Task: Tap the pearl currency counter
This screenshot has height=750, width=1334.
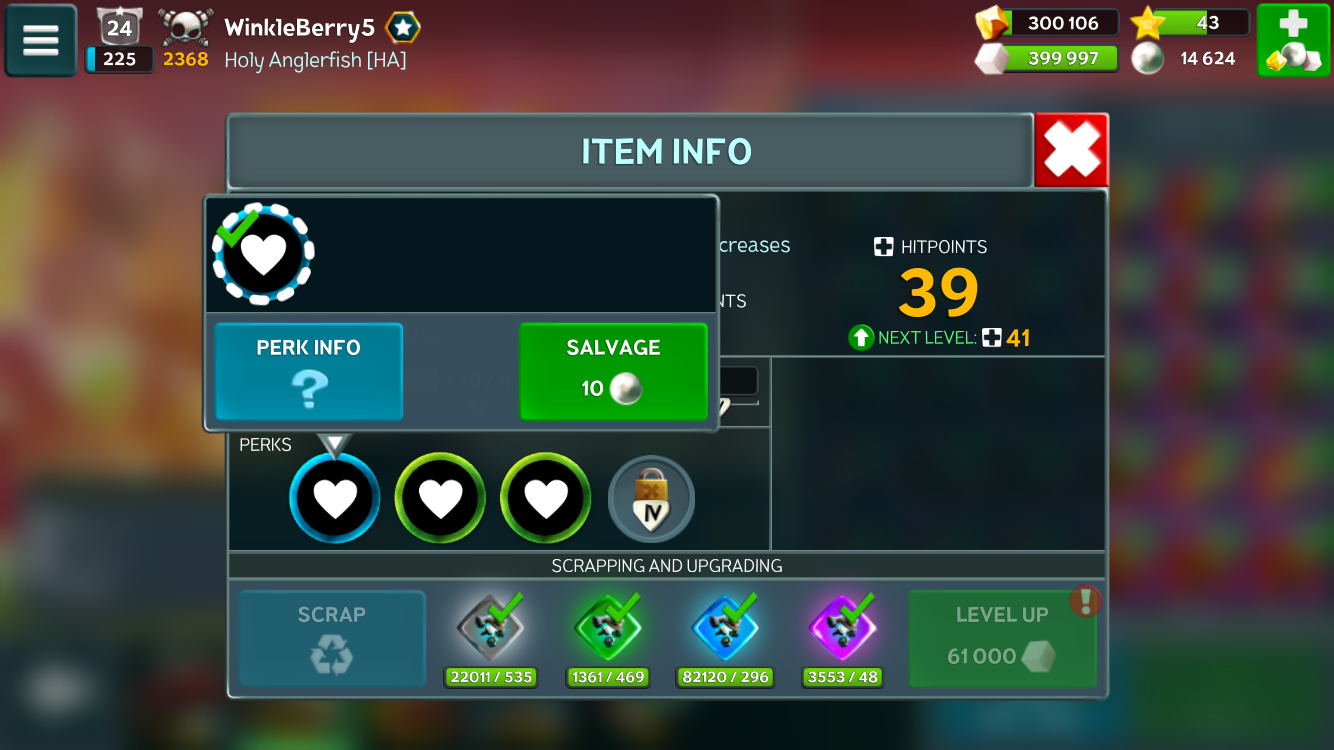Action: pos(1190,58)
